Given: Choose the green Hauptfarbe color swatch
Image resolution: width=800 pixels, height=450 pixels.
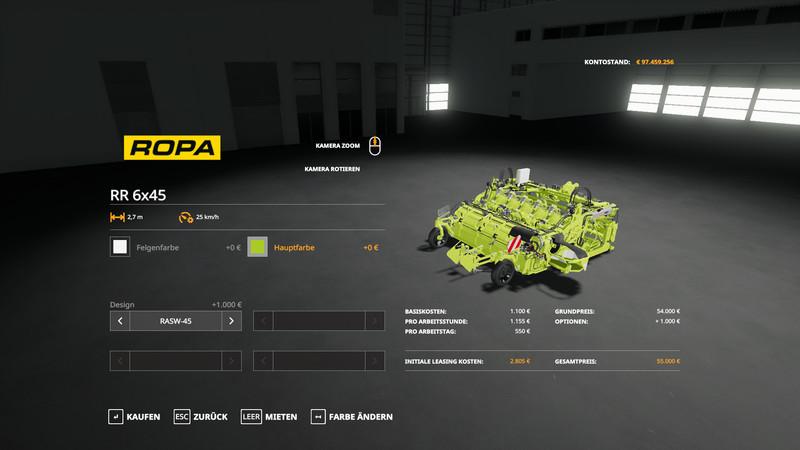Looking at the screenshot, I should point(257,247).
